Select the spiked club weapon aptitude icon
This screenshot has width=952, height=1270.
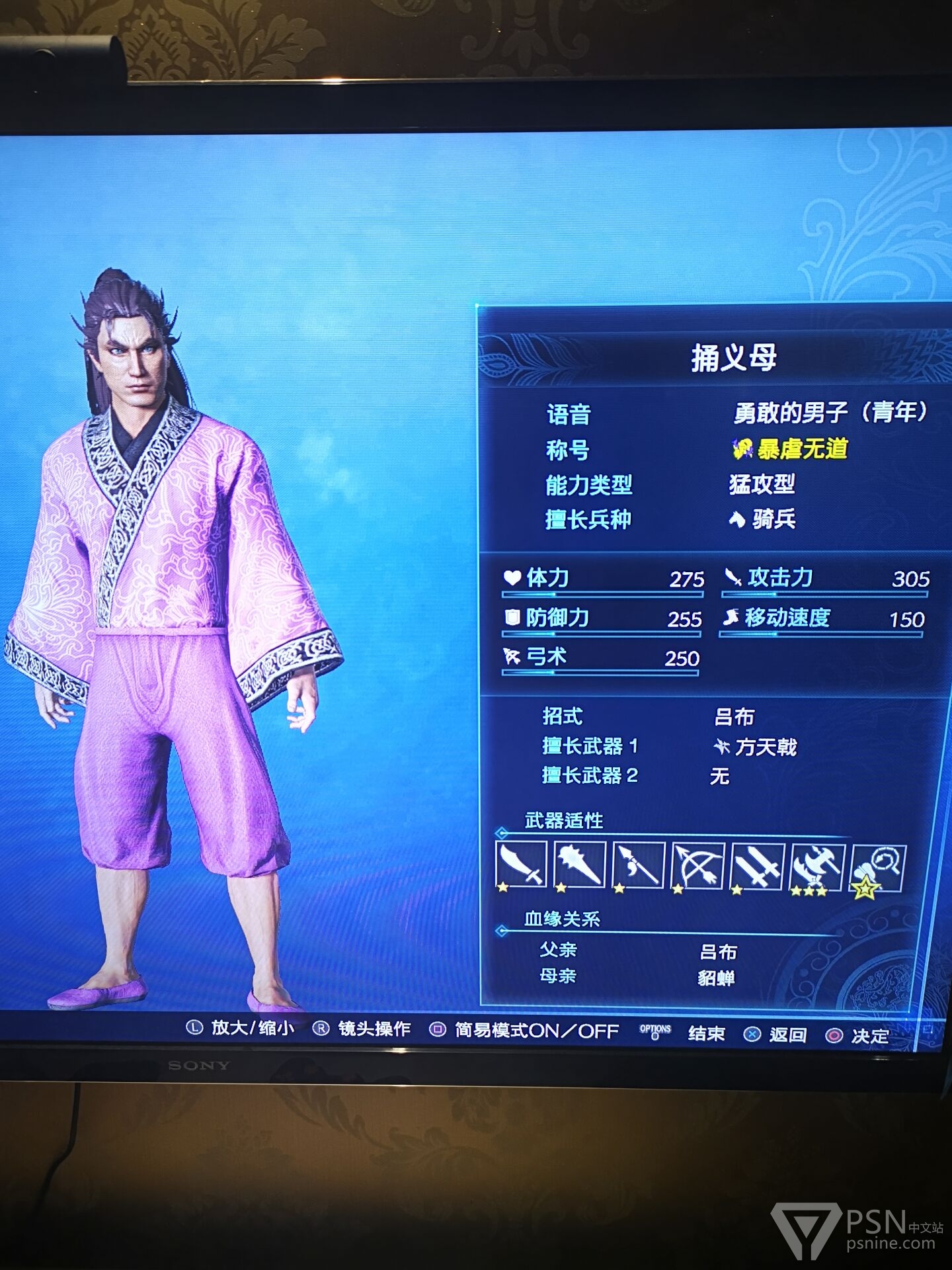[x=580, y=865]
